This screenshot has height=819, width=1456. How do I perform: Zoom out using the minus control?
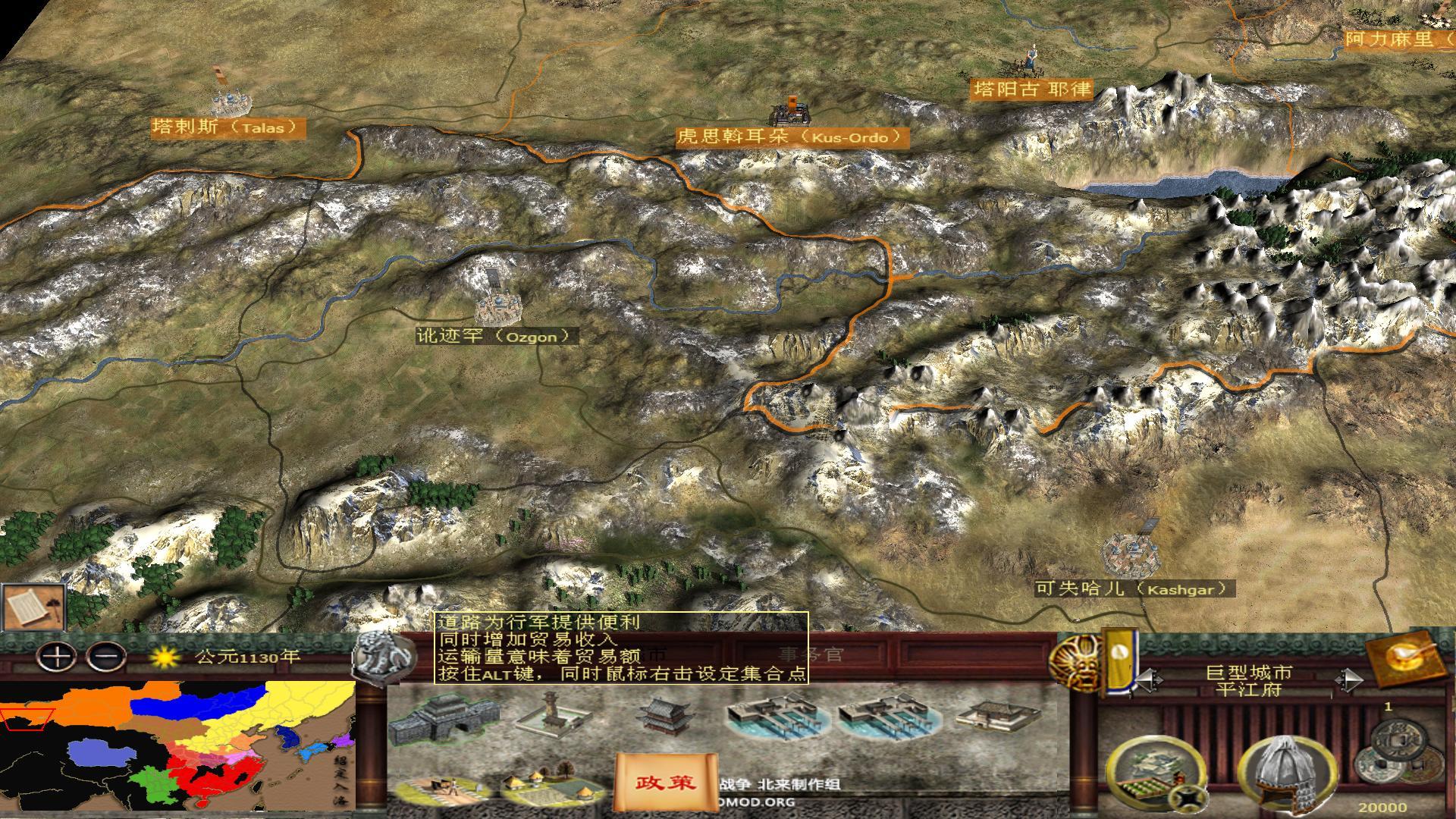(106, 657)
